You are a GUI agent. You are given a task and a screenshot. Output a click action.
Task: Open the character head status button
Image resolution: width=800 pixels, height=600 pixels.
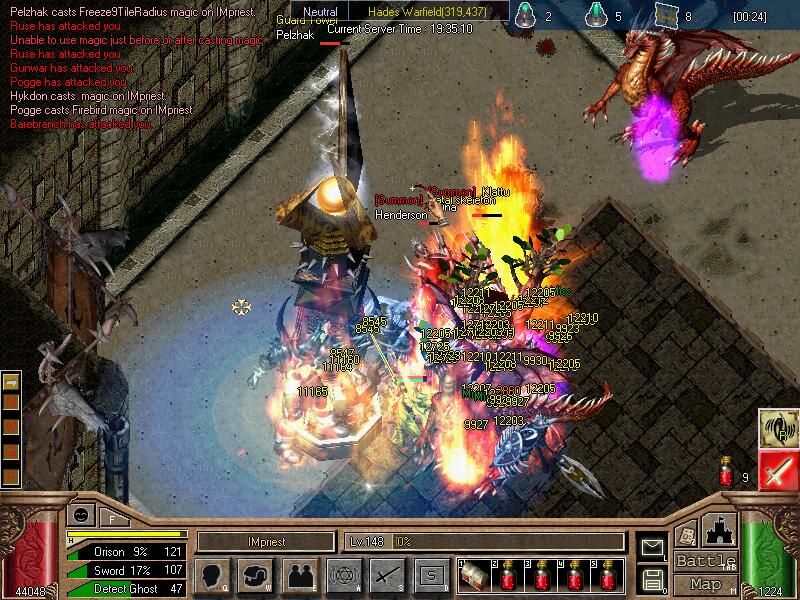pos(213,575)
